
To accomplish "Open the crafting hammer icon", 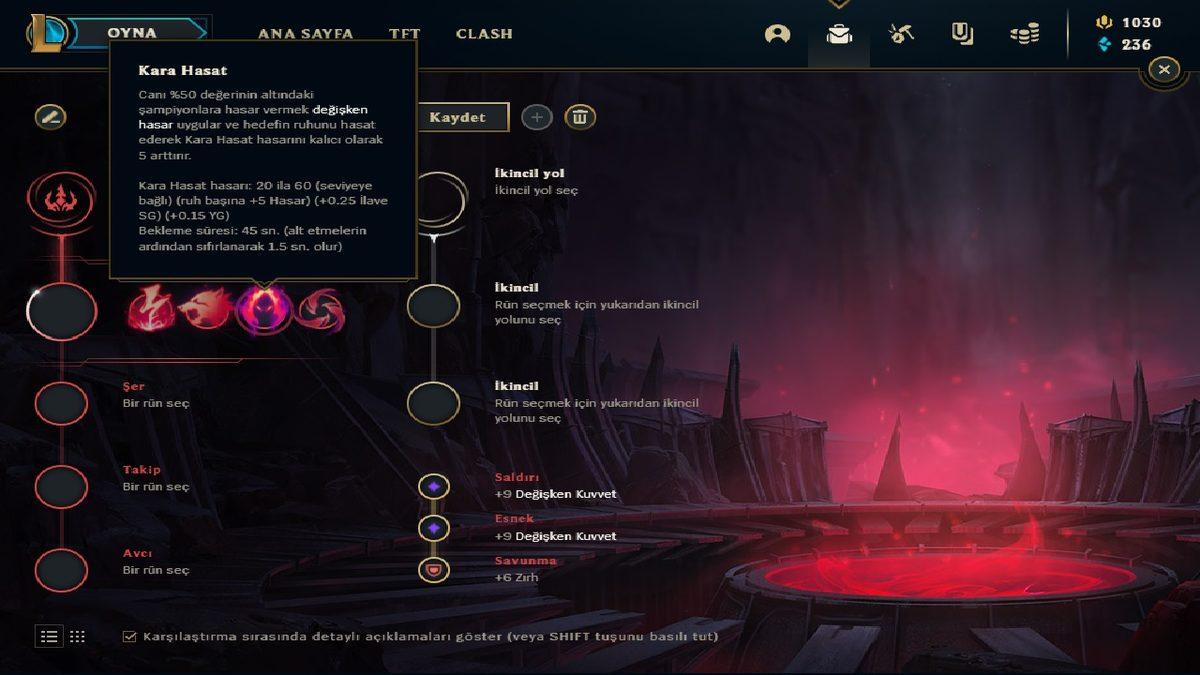I will (x=901, y=34).
